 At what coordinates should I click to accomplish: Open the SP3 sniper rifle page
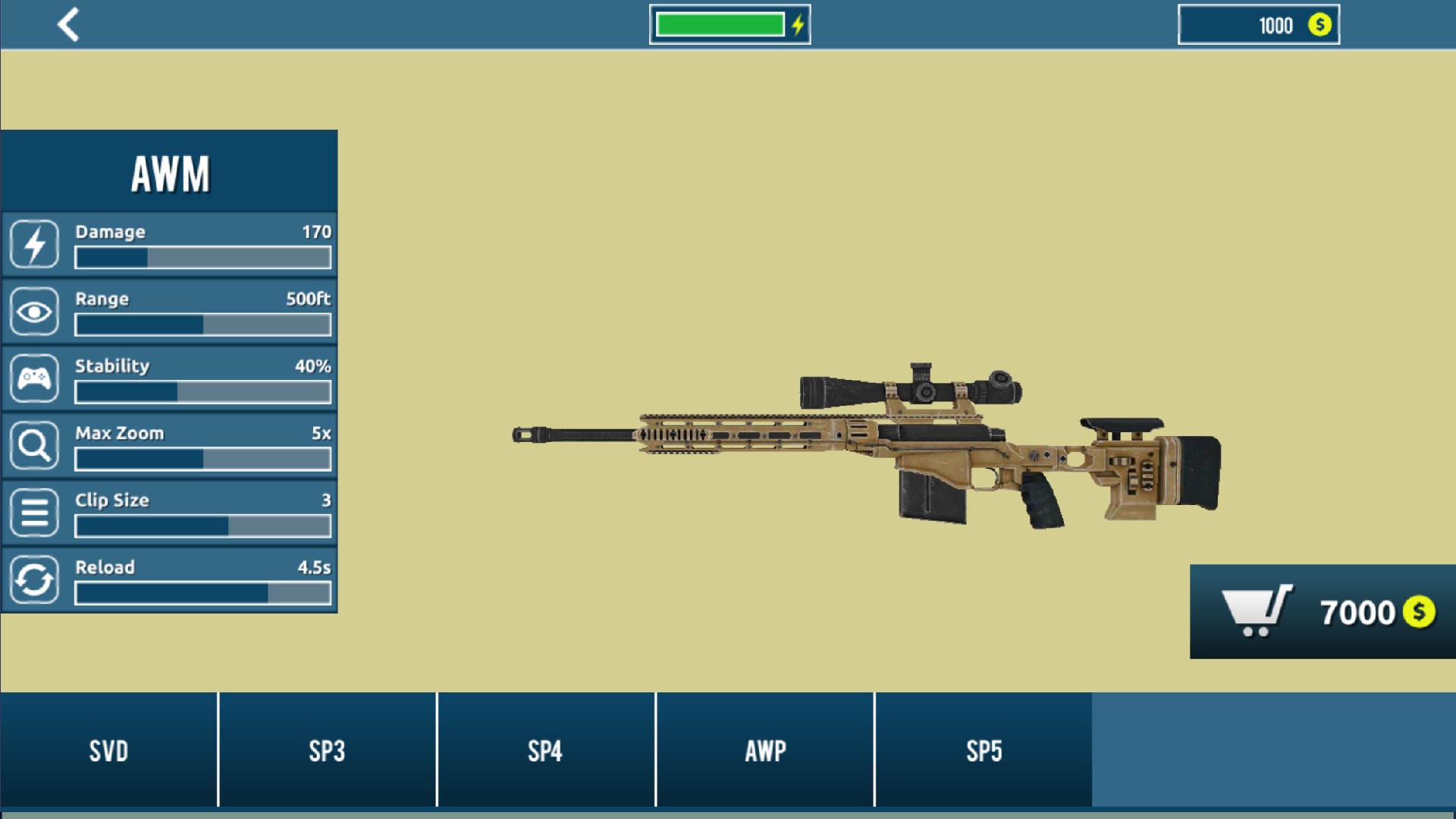(327, 751)
